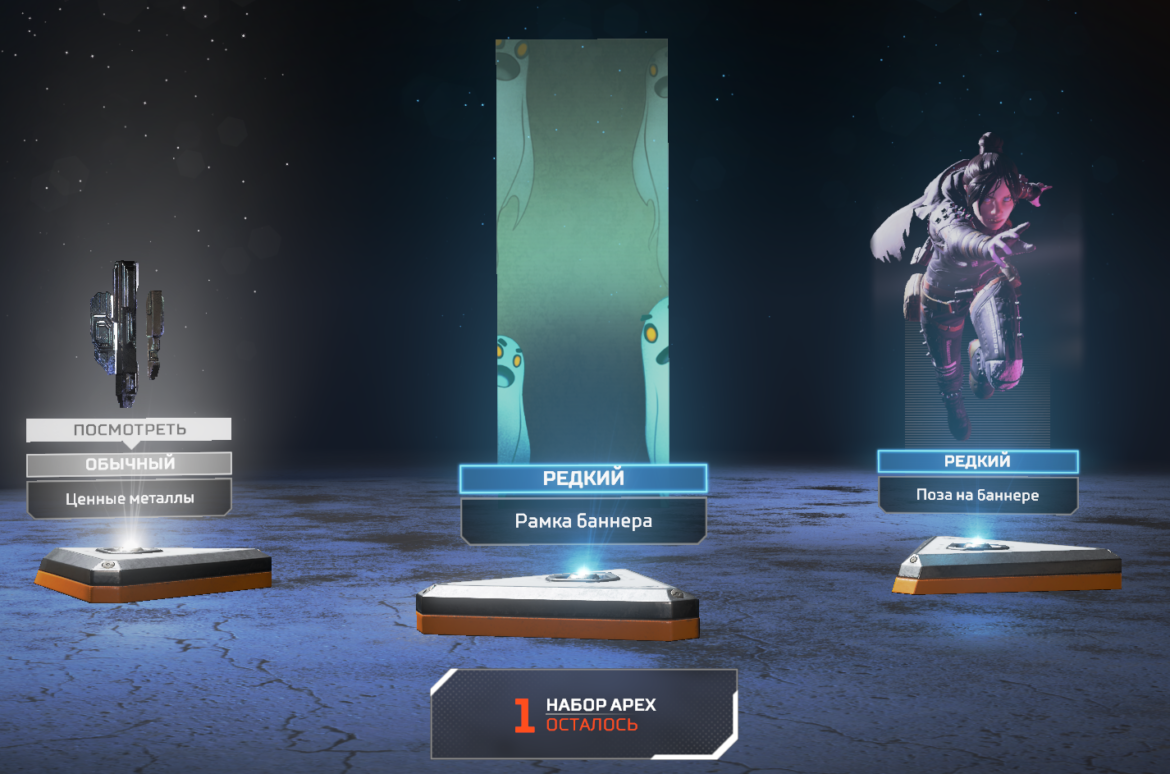Select the Поза на баннере reward
Image resolution: width=1170 pixels, height=774 pixels.
pos(977,495)
